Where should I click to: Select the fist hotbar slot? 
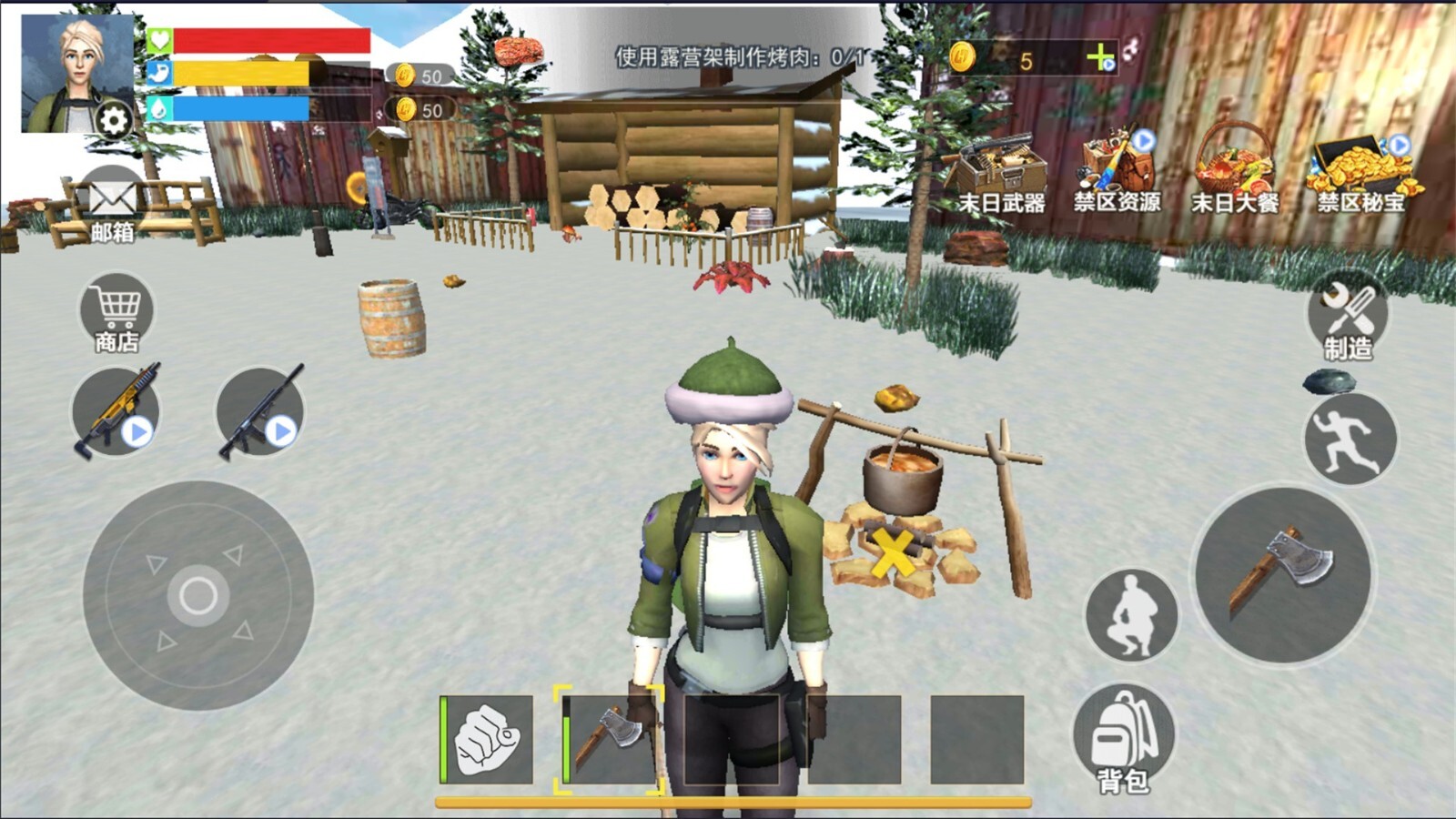487,740
